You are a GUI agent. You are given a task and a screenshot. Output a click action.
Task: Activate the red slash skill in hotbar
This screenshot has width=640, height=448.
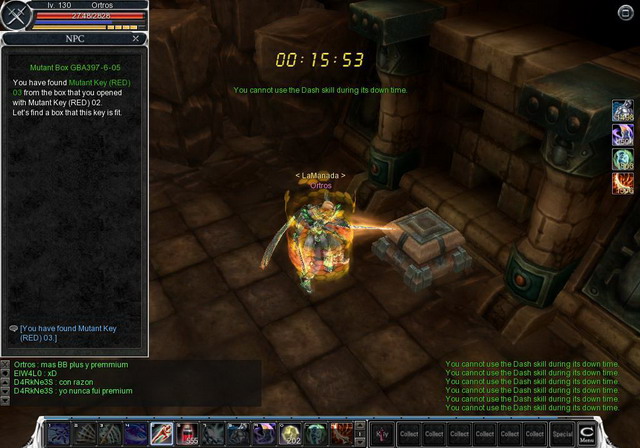(x=161, y=433)
